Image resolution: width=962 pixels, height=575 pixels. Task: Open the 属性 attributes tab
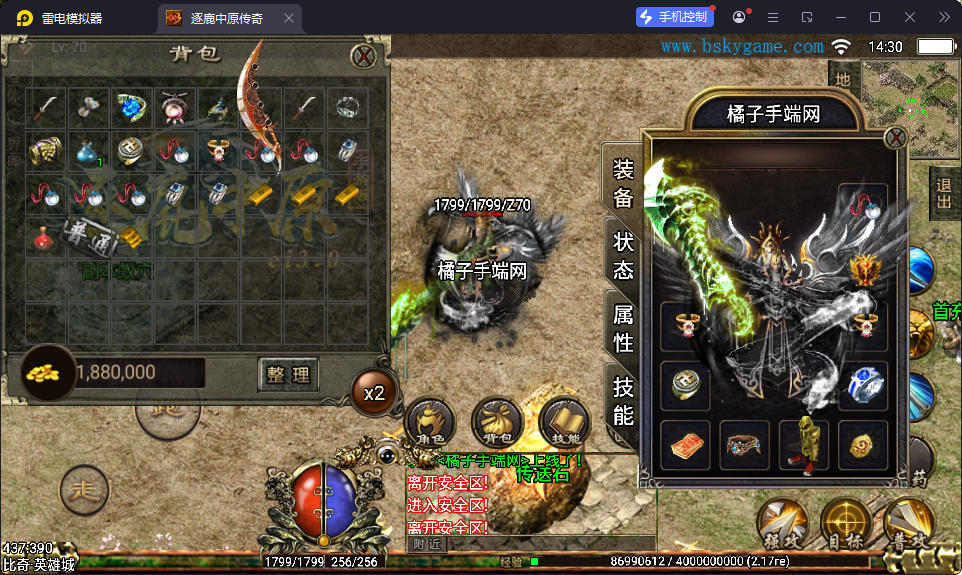pyautogui.click(x=623, y=327)
